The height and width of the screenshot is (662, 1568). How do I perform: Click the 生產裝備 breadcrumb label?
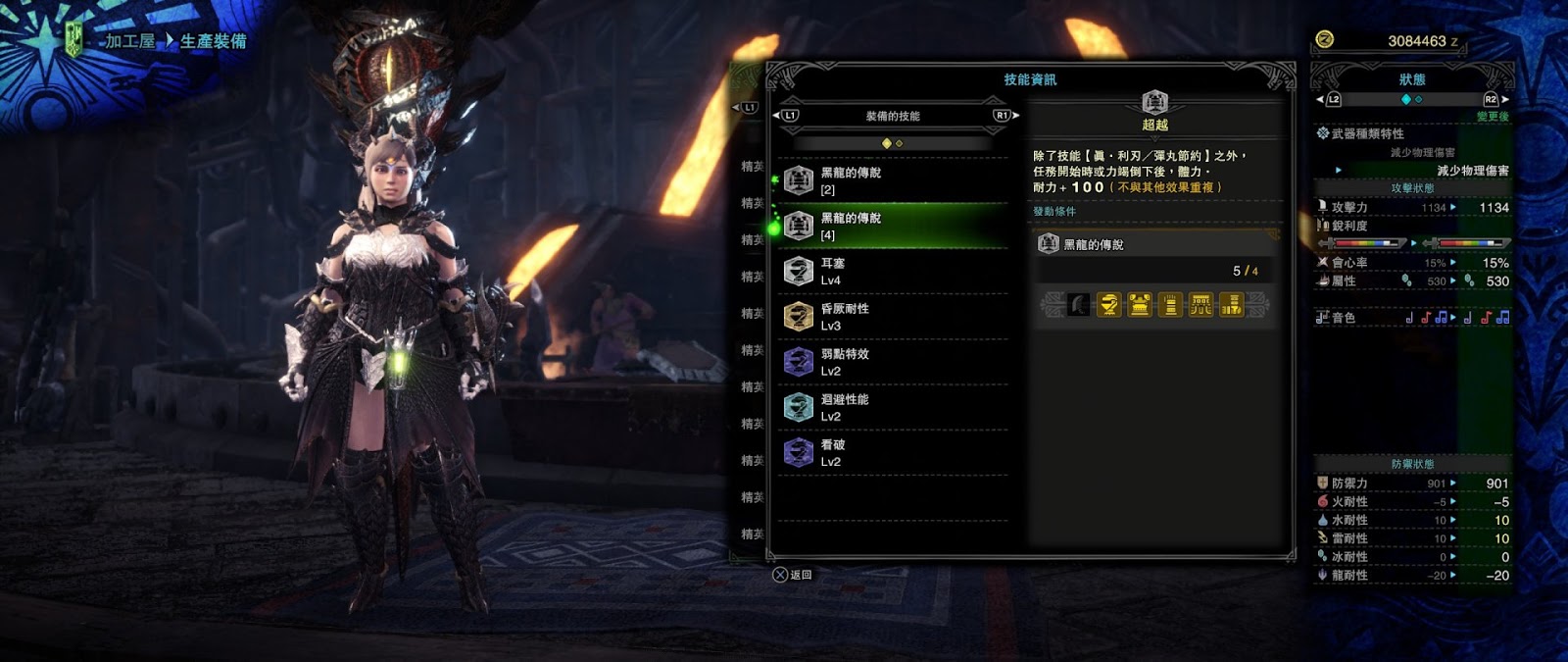(214, 41)
